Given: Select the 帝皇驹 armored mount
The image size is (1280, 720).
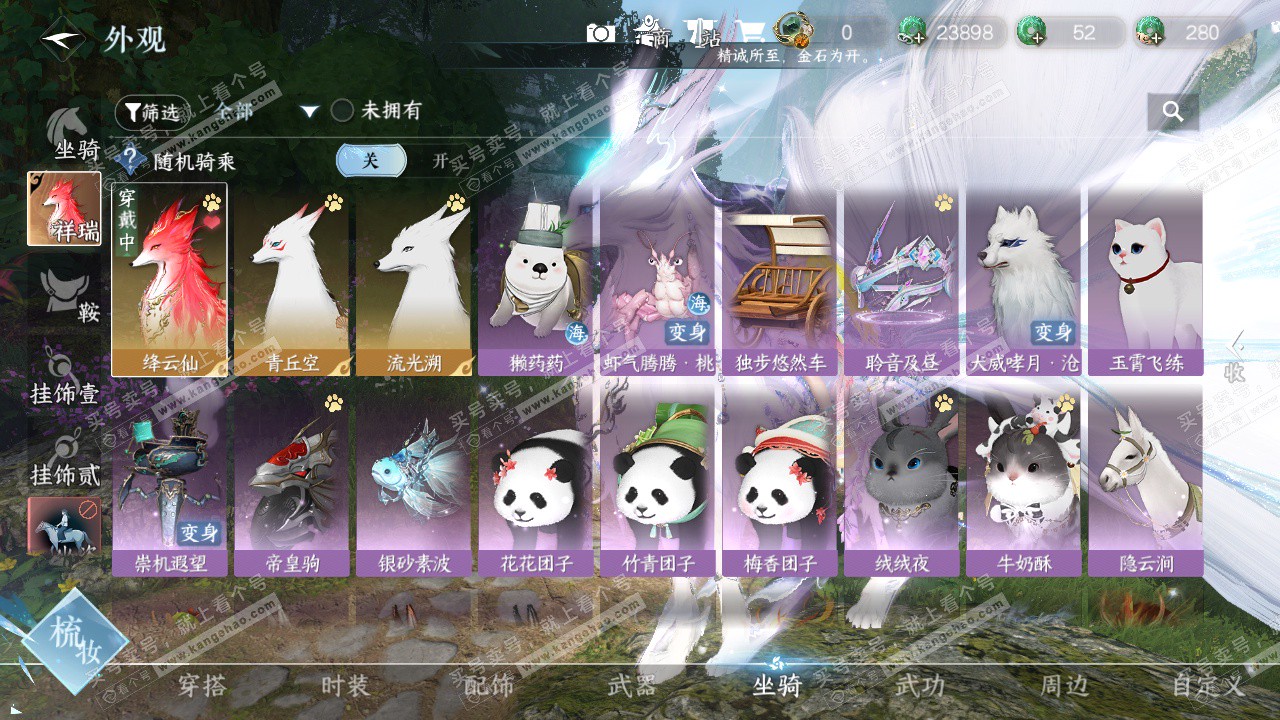Looking at the screenshot, I should click(291, 482).
